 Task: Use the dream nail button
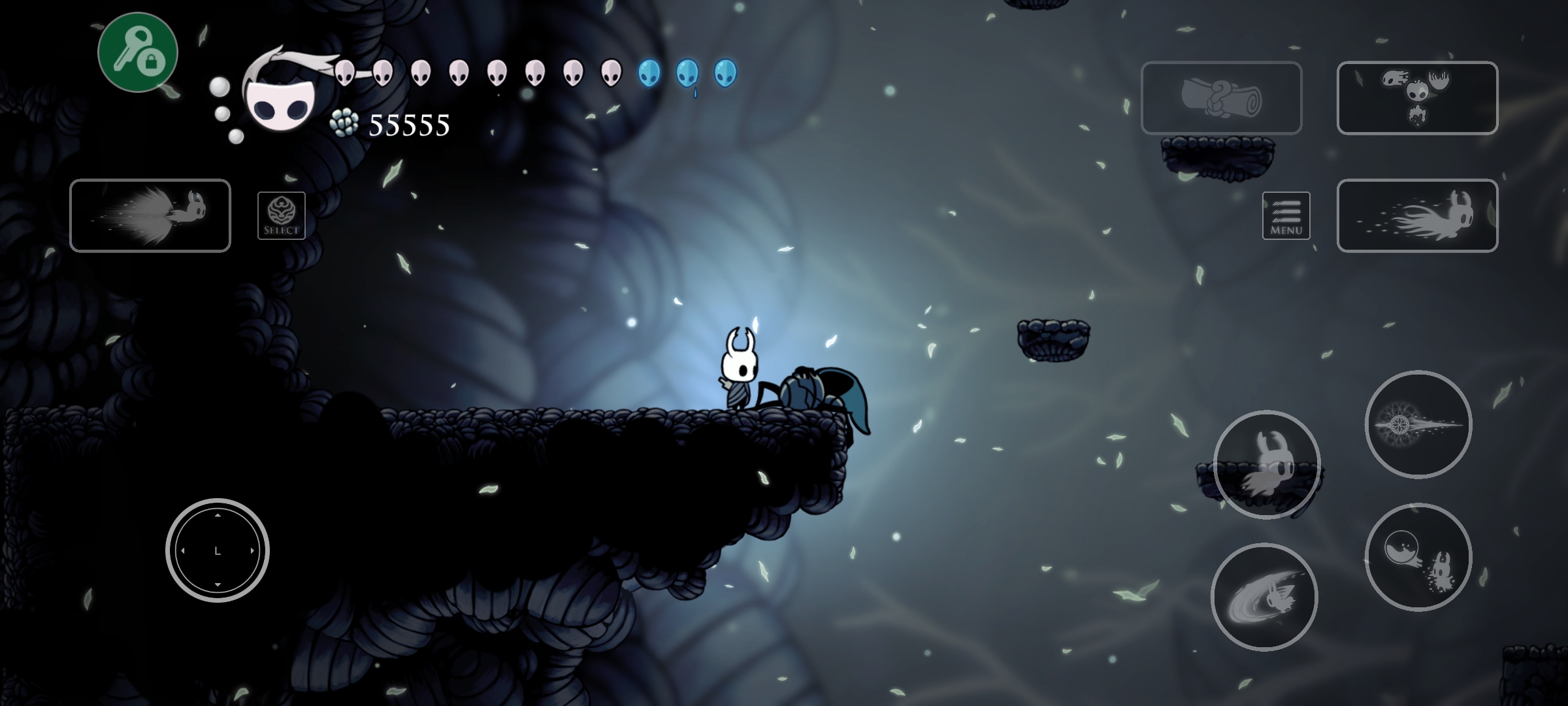(1418, 425)
